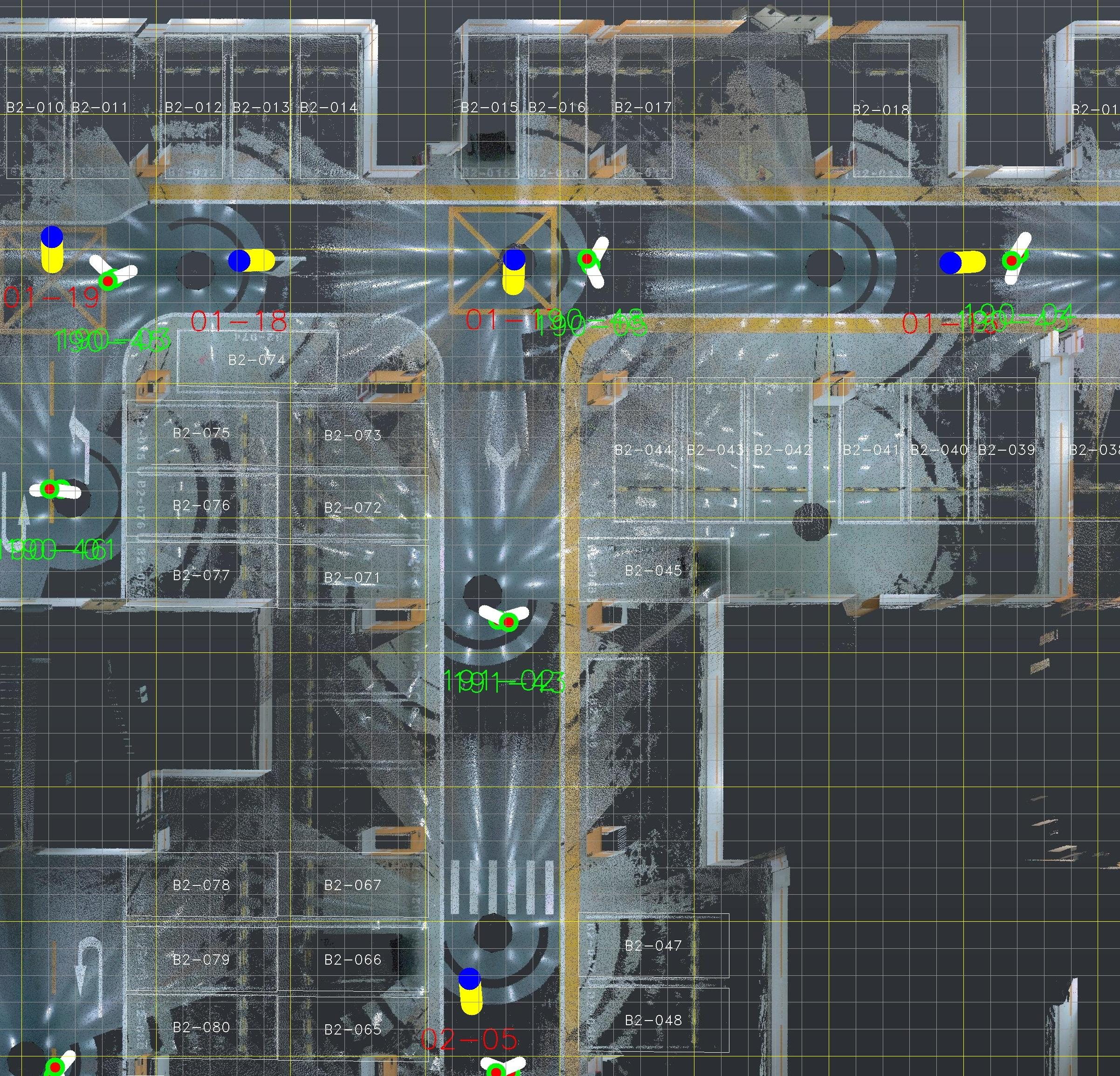
Task: Pick parking space B2-017
Action: [x=643, y=108]
